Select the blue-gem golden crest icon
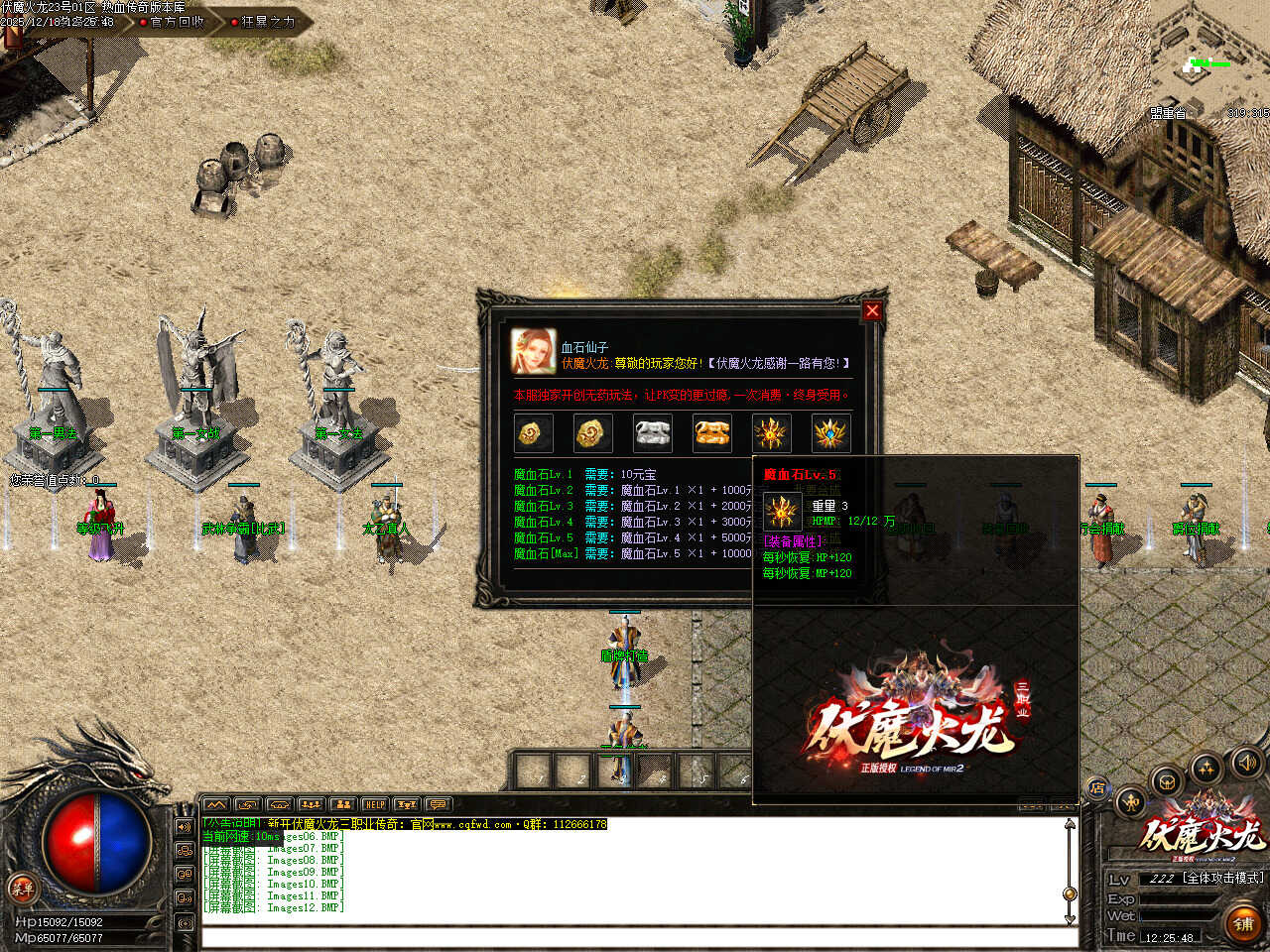Screen dimensions: 1270x952 click(x=830, y=433)
